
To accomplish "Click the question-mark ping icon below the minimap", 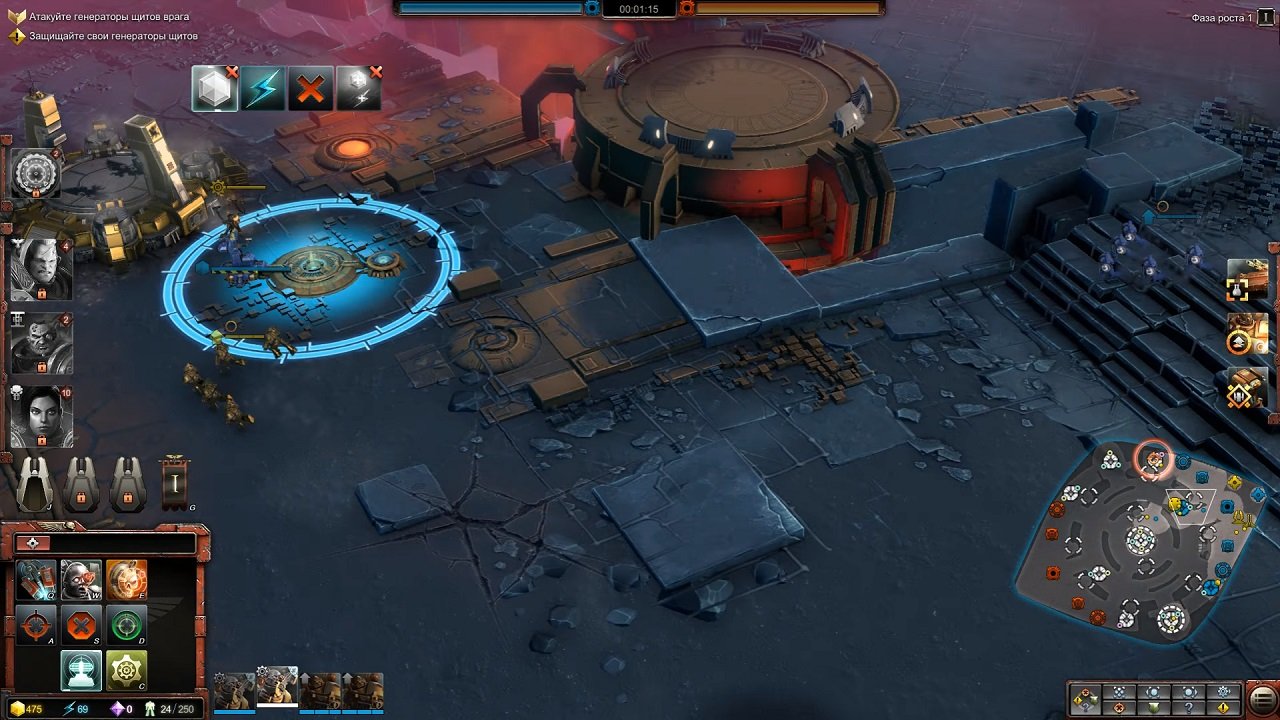I will click(1188, 706).
